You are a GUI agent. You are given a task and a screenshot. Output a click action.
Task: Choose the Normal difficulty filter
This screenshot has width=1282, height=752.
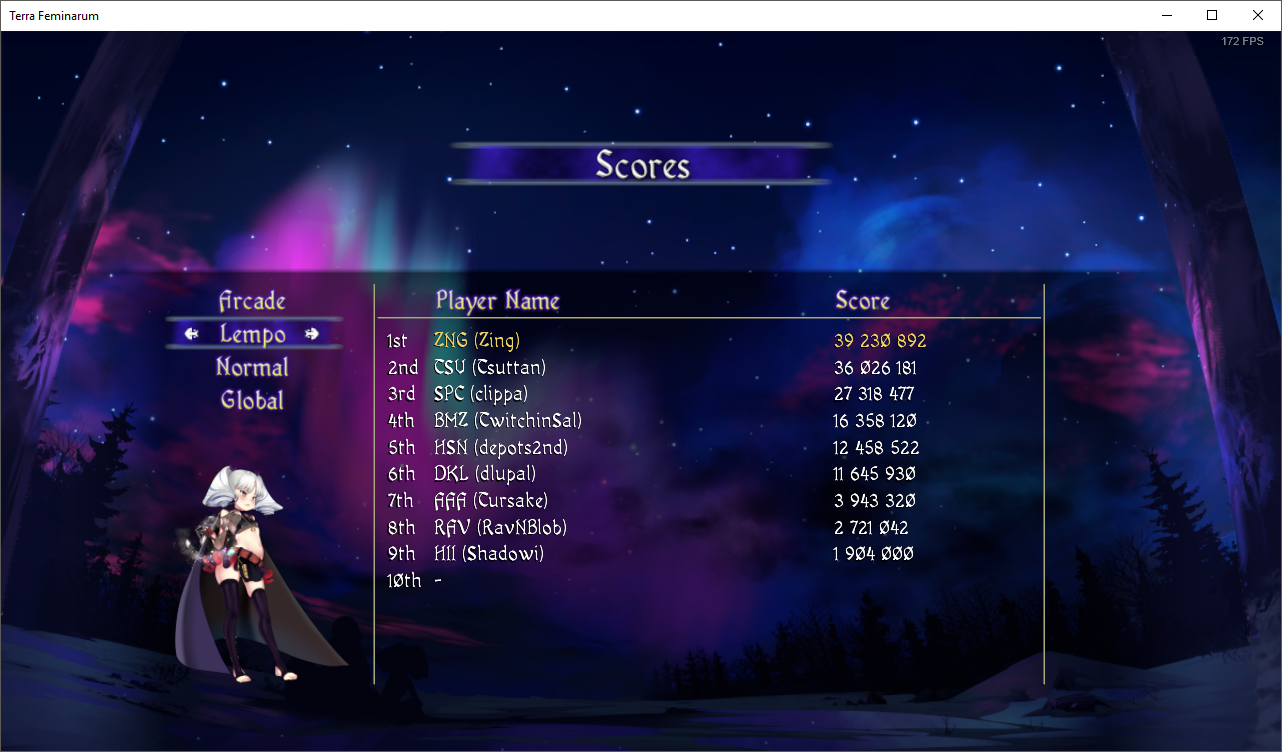tap(252, 367)
